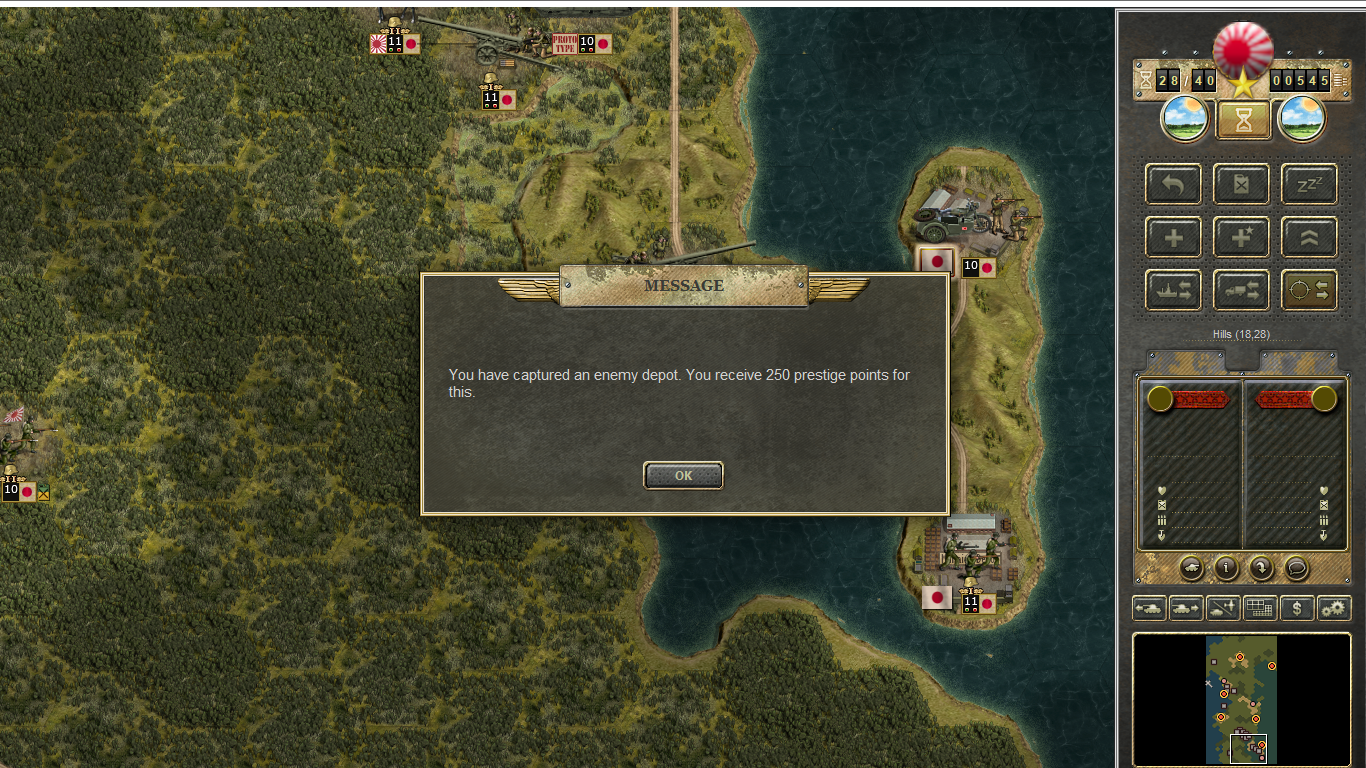Select next unit with right-arrow tank button

[1186, 607]
